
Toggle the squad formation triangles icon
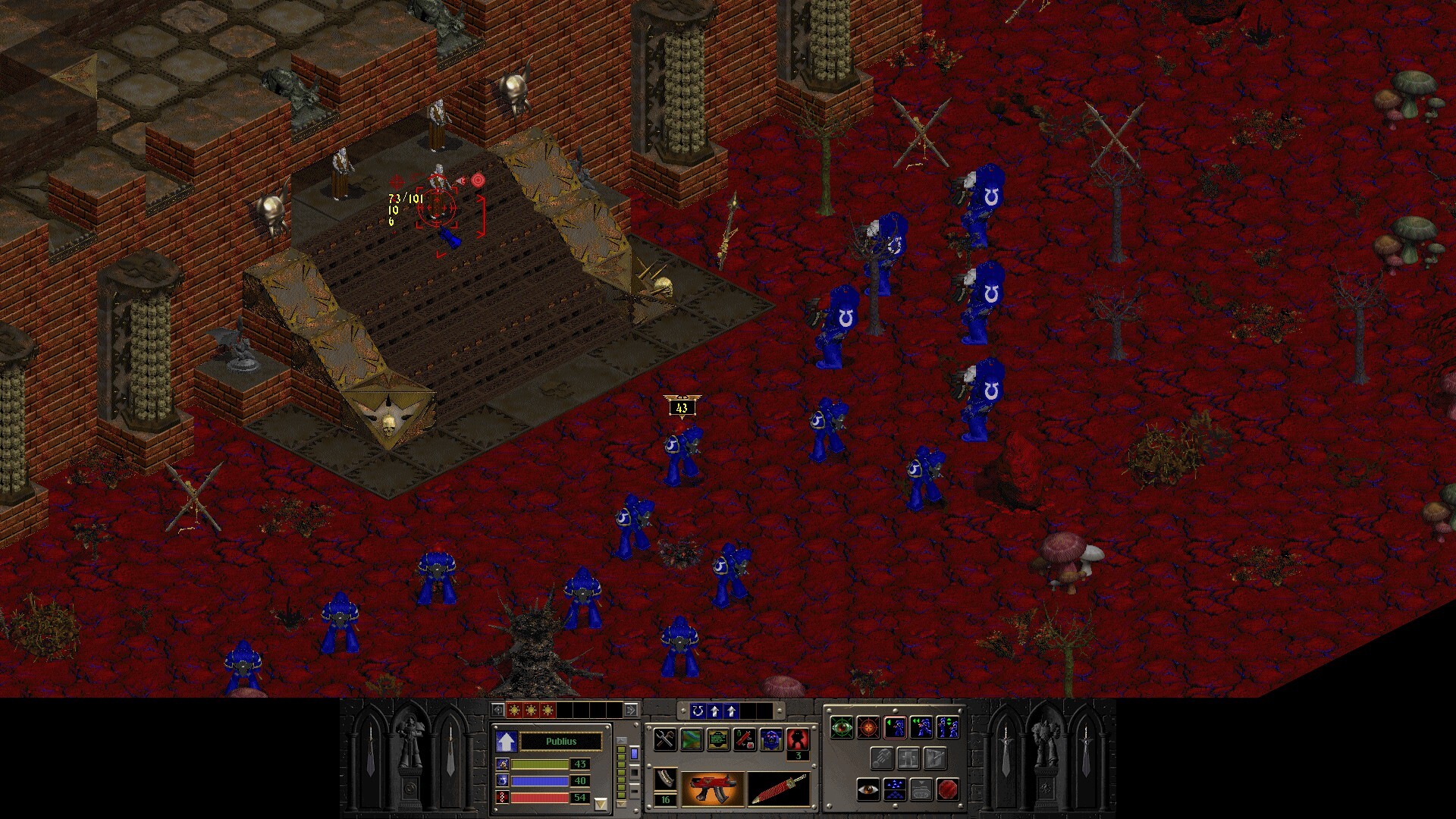[x=895, y=790]
